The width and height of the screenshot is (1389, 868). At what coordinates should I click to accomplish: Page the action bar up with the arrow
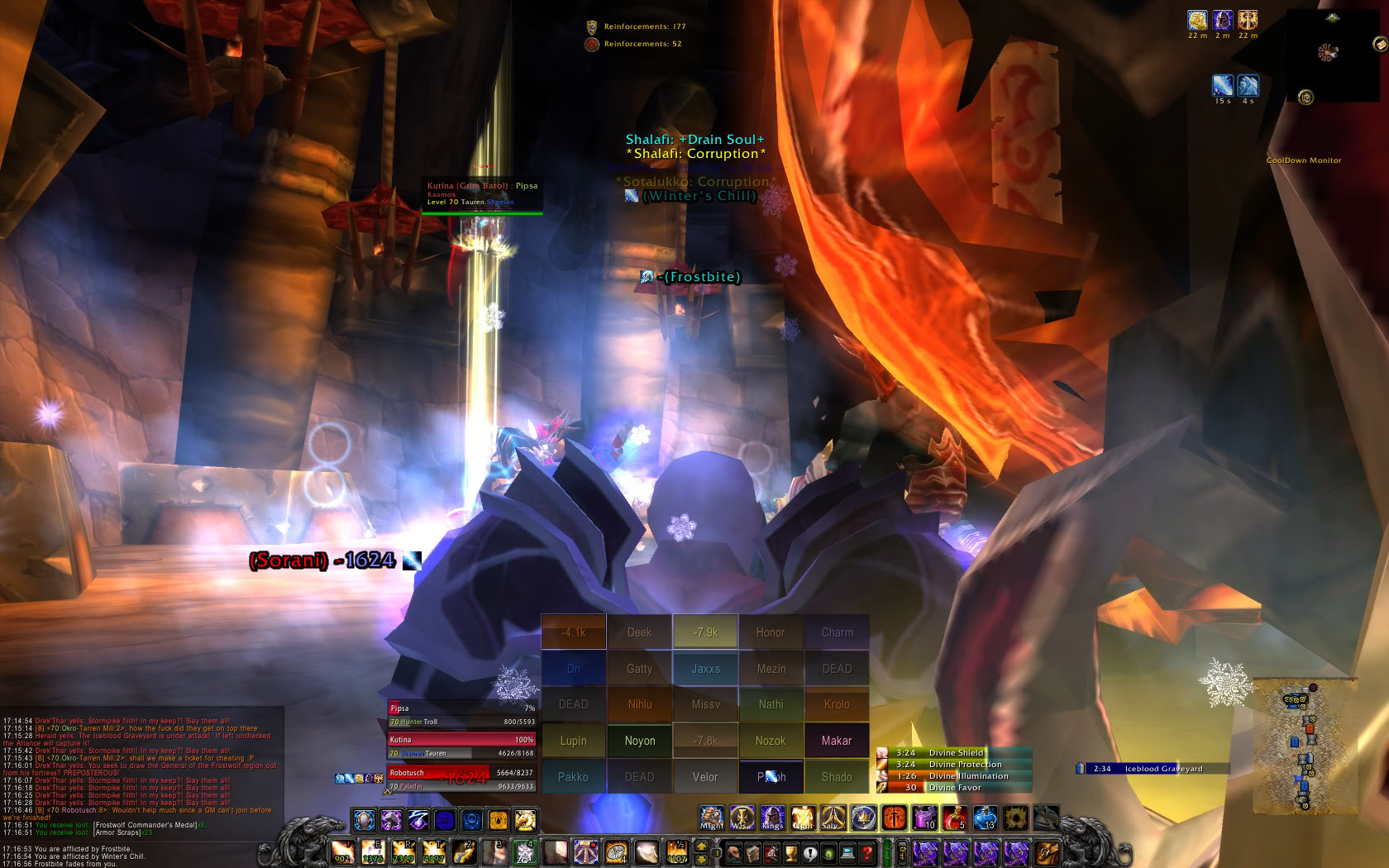(x=702, y=846)
